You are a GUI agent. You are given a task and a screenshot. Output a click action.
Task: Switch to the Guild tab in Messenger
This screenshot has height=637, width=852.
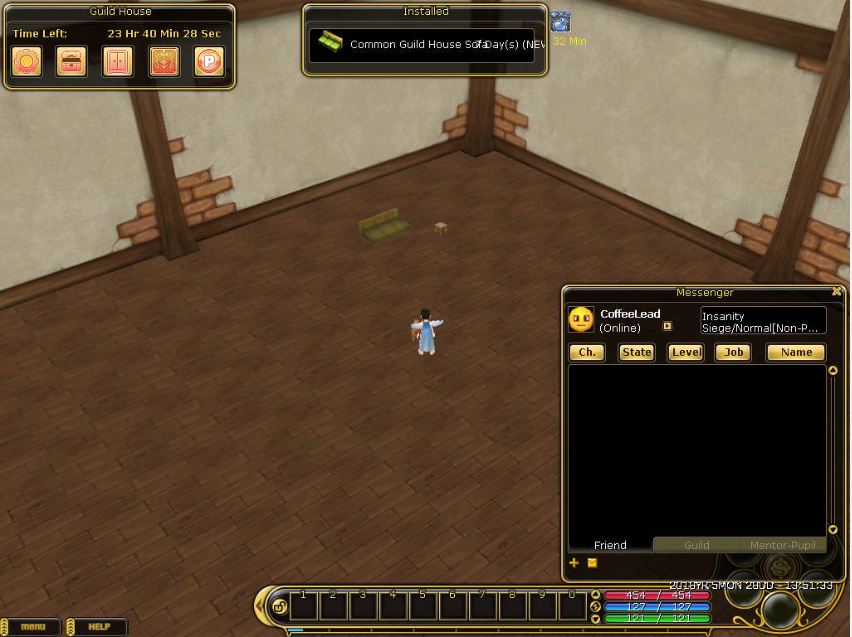tap(696, 545)
